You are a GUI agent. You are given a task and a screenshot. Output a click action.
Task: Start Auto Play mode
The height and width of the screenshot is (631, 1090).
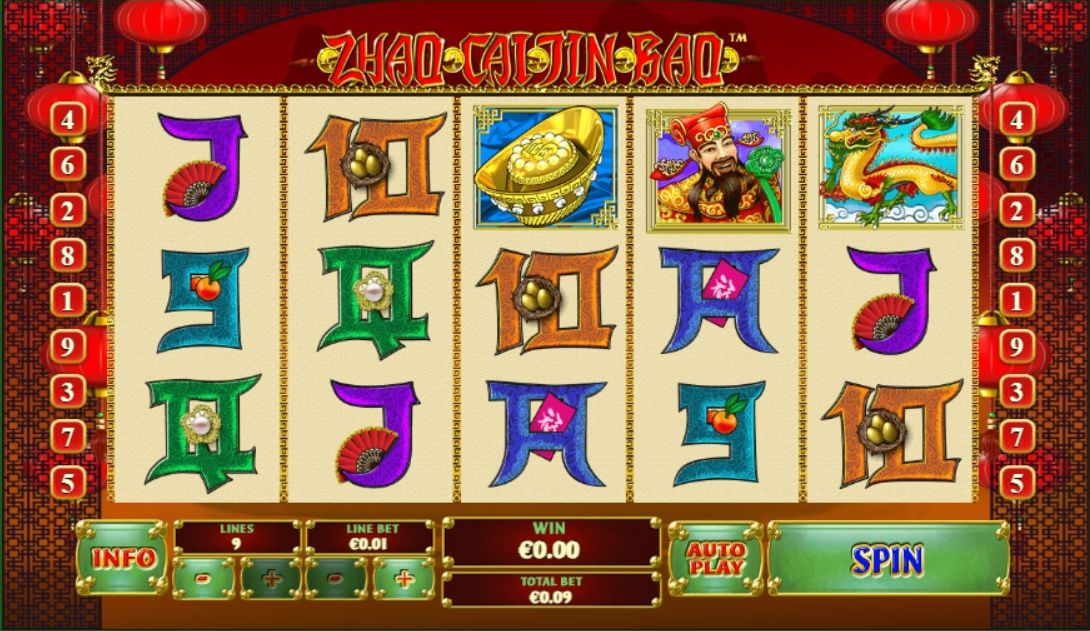[716, 559]
